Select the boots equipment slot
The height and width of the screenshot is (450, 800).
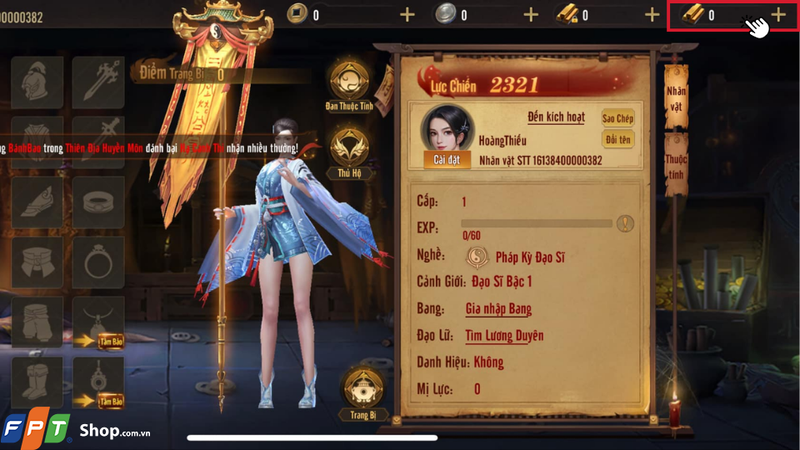(37, 382)
